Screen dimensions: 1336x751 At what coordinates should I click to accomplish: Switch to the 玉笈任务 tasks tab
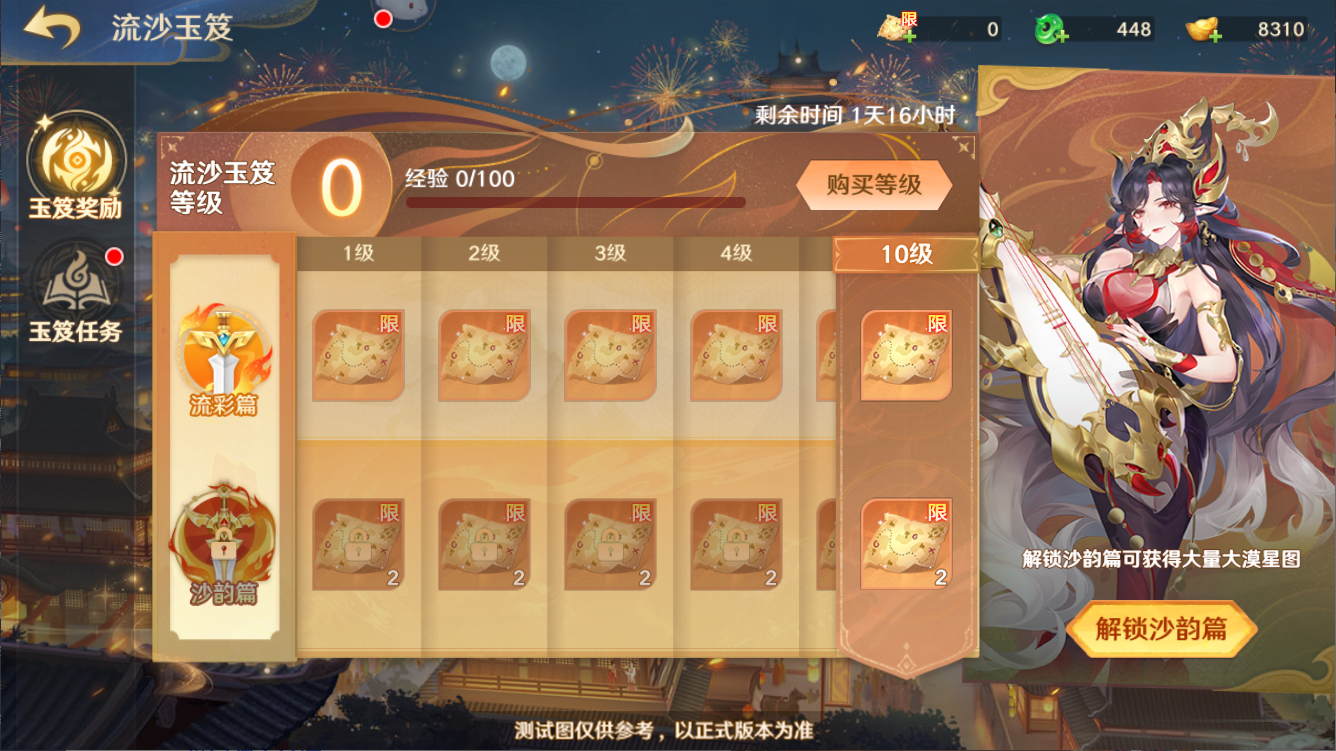click(75, 292)
